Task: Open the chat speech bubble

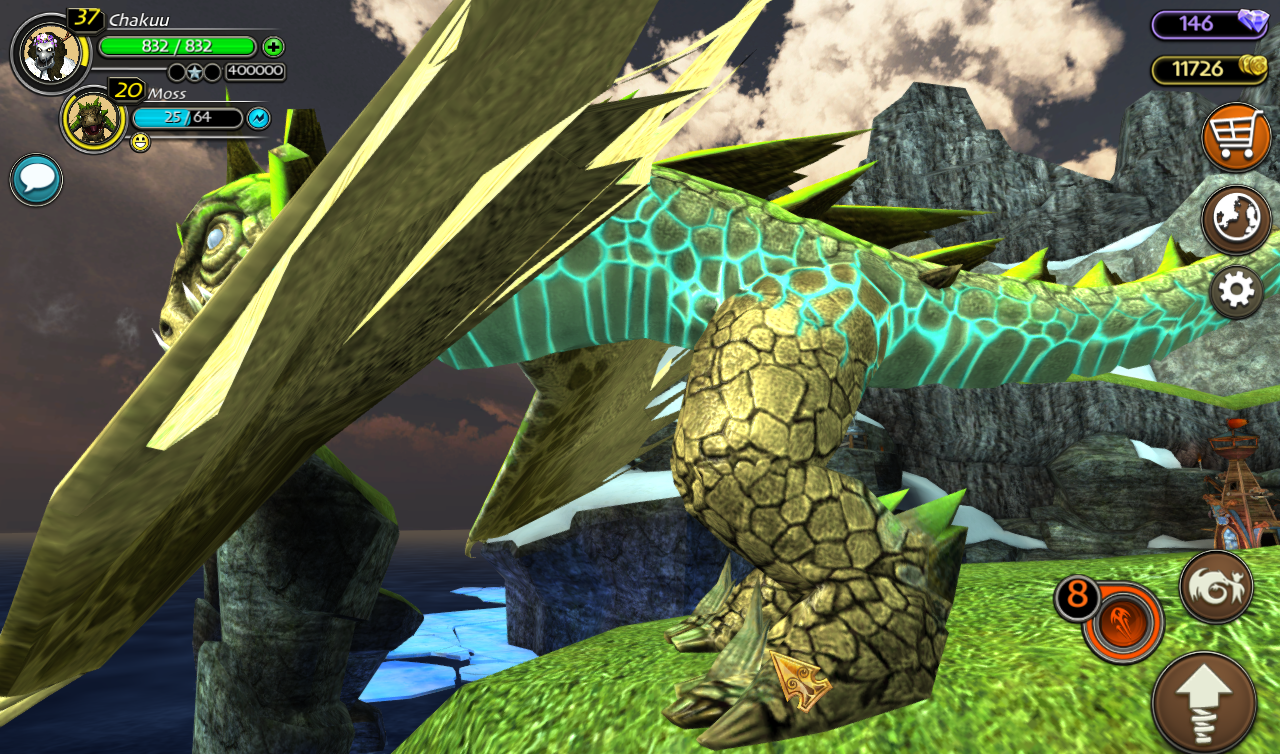Action: click(x=37, y=180)
